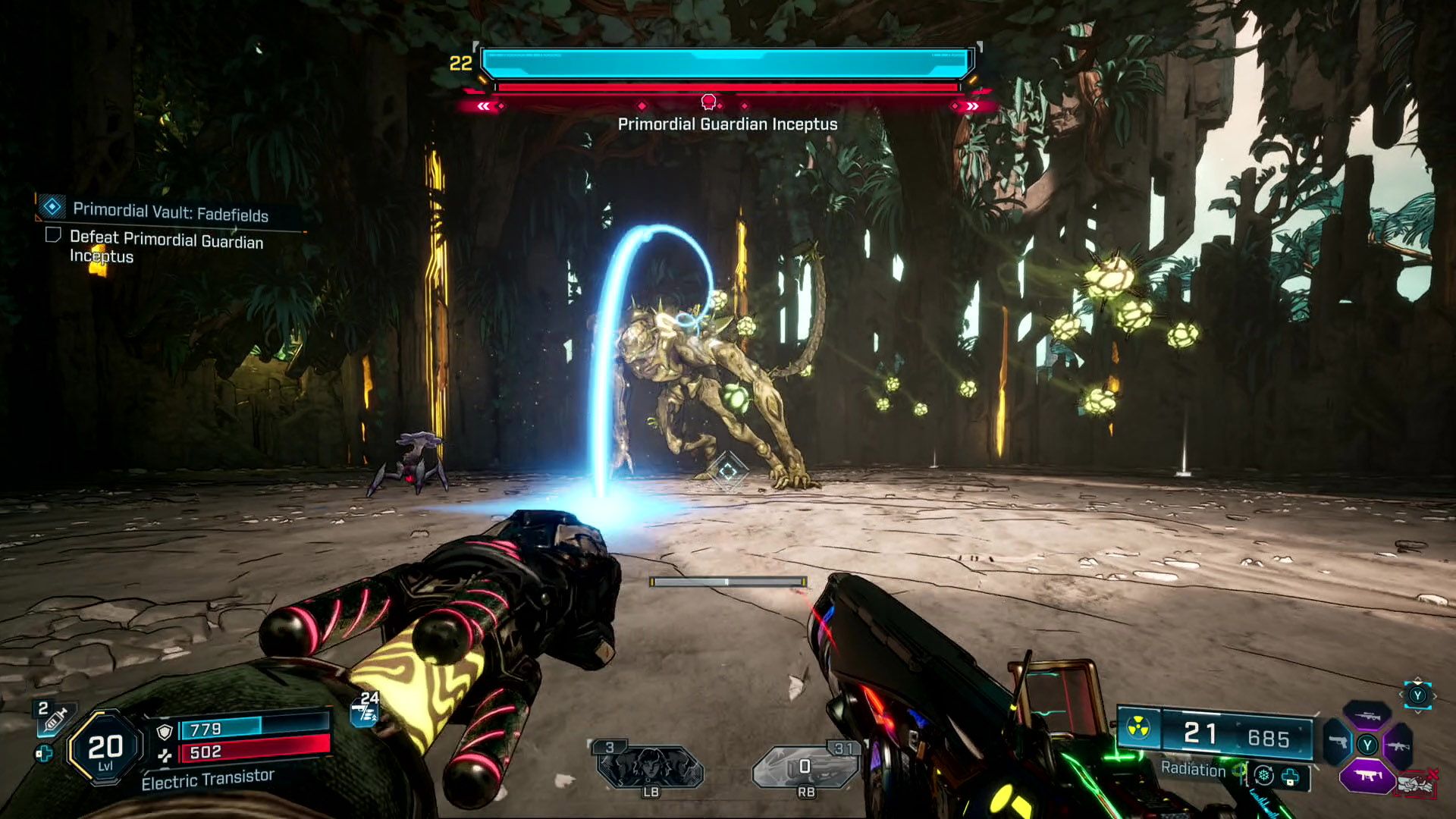Click the radiation ammo symbol

1137,728
